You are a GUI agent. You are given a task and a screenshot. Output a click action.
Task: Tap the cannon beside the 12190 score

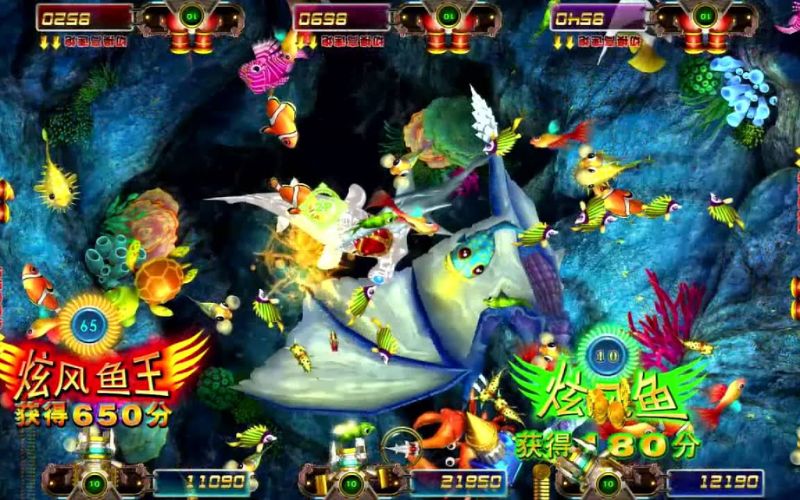click(605, 472)
